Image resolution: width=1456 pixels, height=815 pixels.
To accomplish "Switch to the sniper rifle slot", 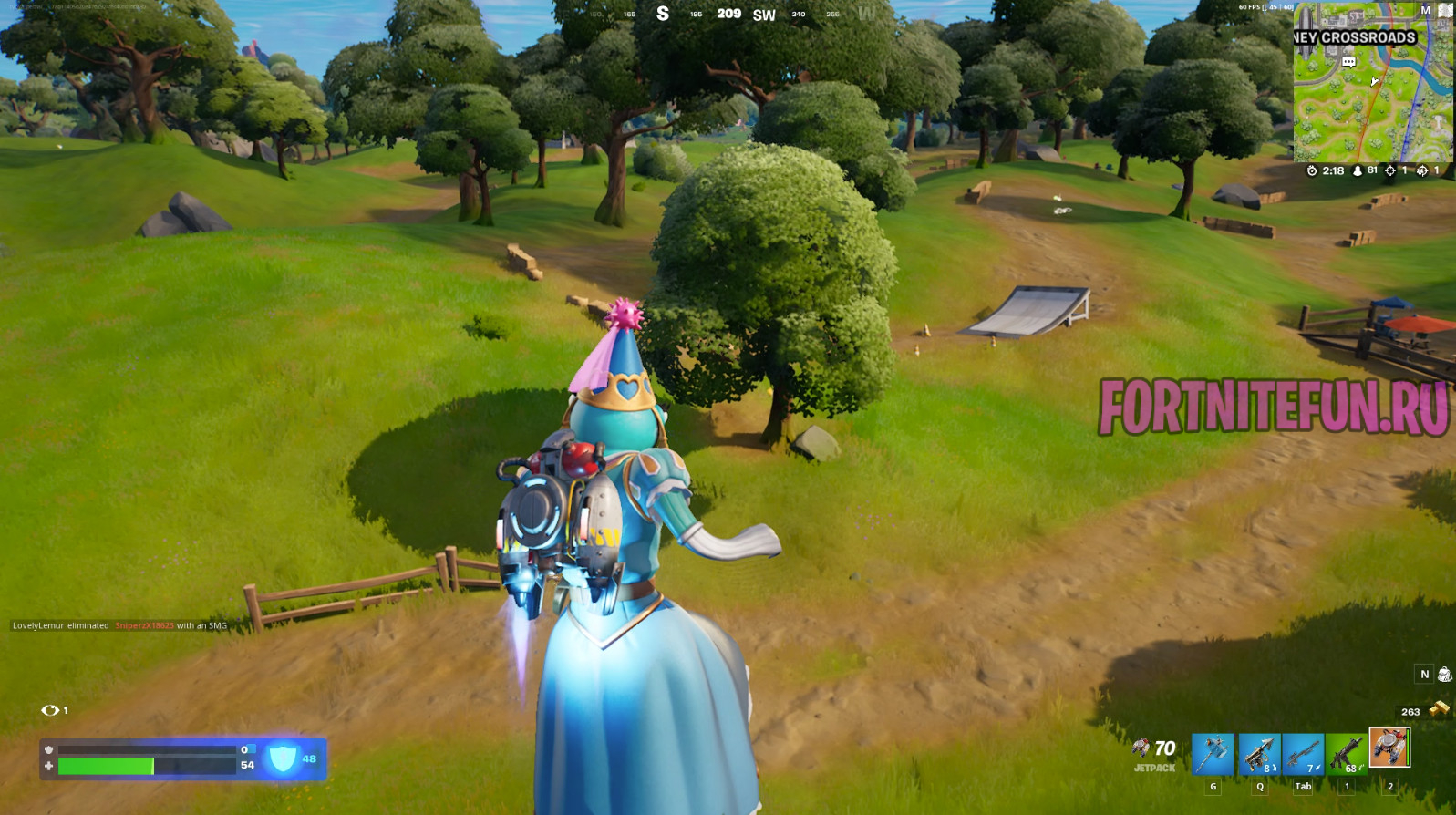I will tap(1303, 754).
